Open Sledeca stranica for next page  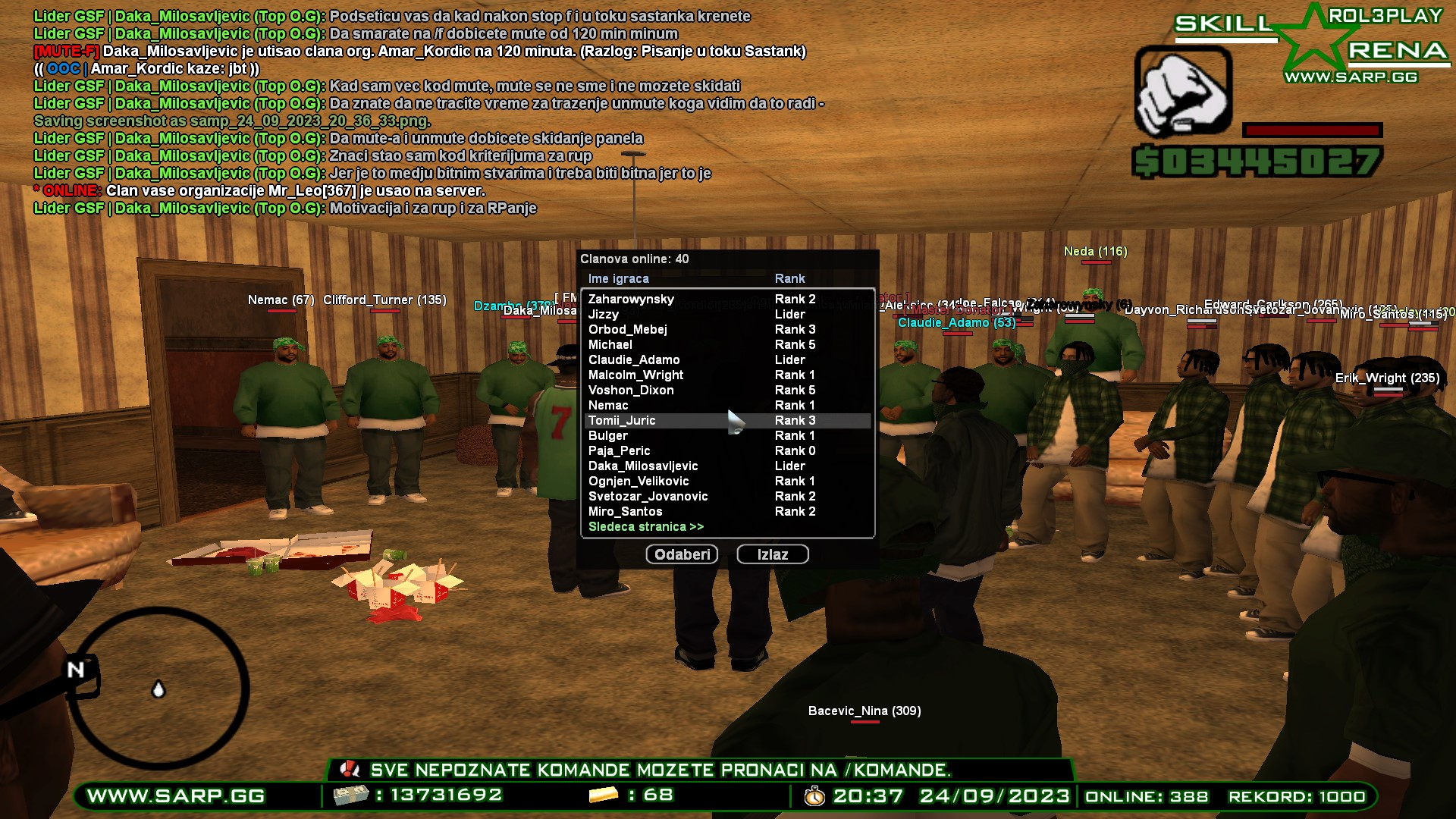tap(645, 526)
